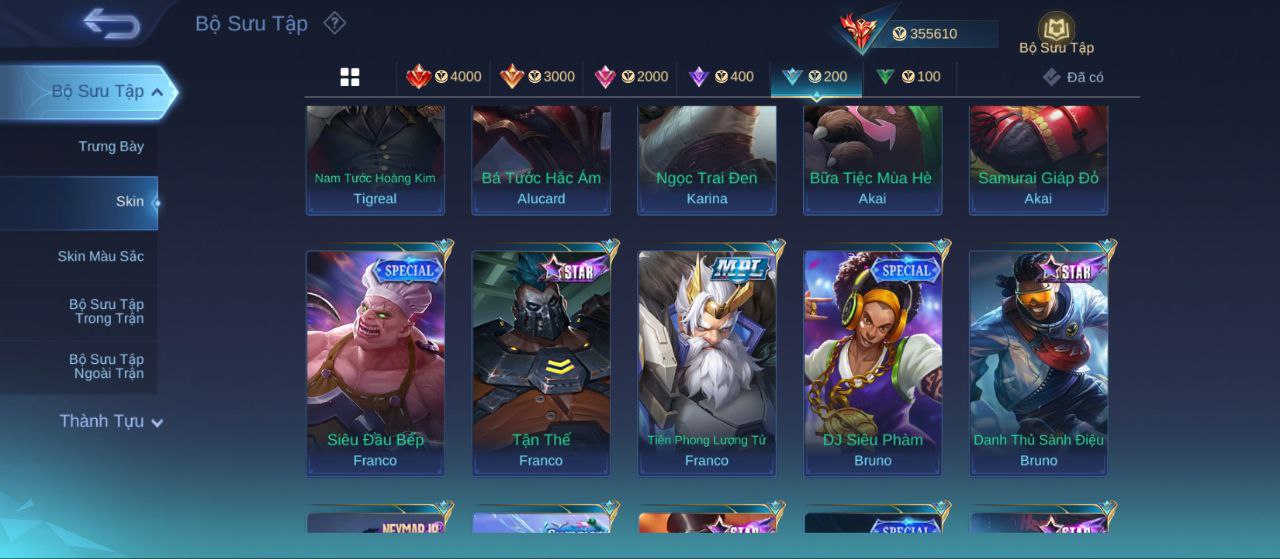Viewport: 1280px width, 559px height.
Task: Choose Bruno's DJ Siêu Phàm skin card
Action: tap(873, 362)
